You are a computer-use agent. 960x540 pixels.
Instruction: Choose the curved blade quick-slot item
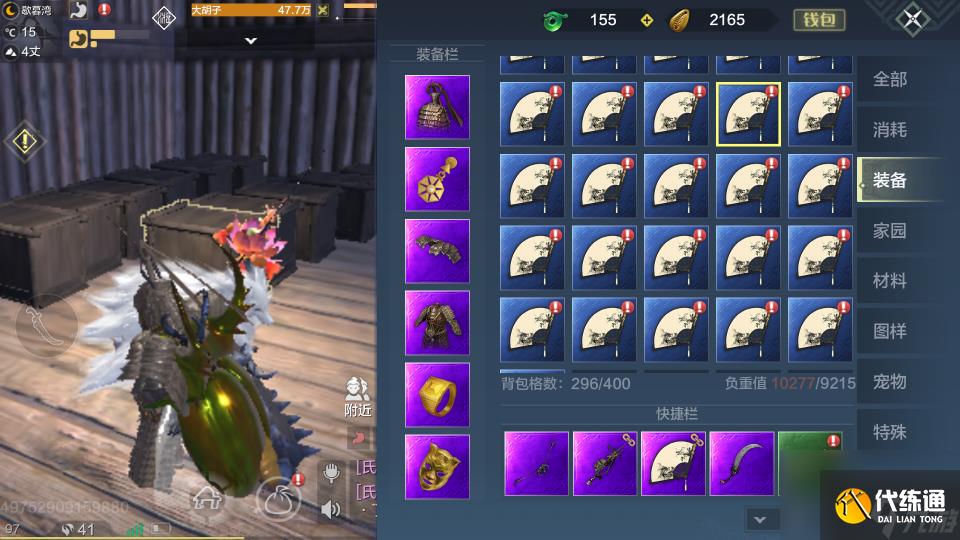point(742,464)
